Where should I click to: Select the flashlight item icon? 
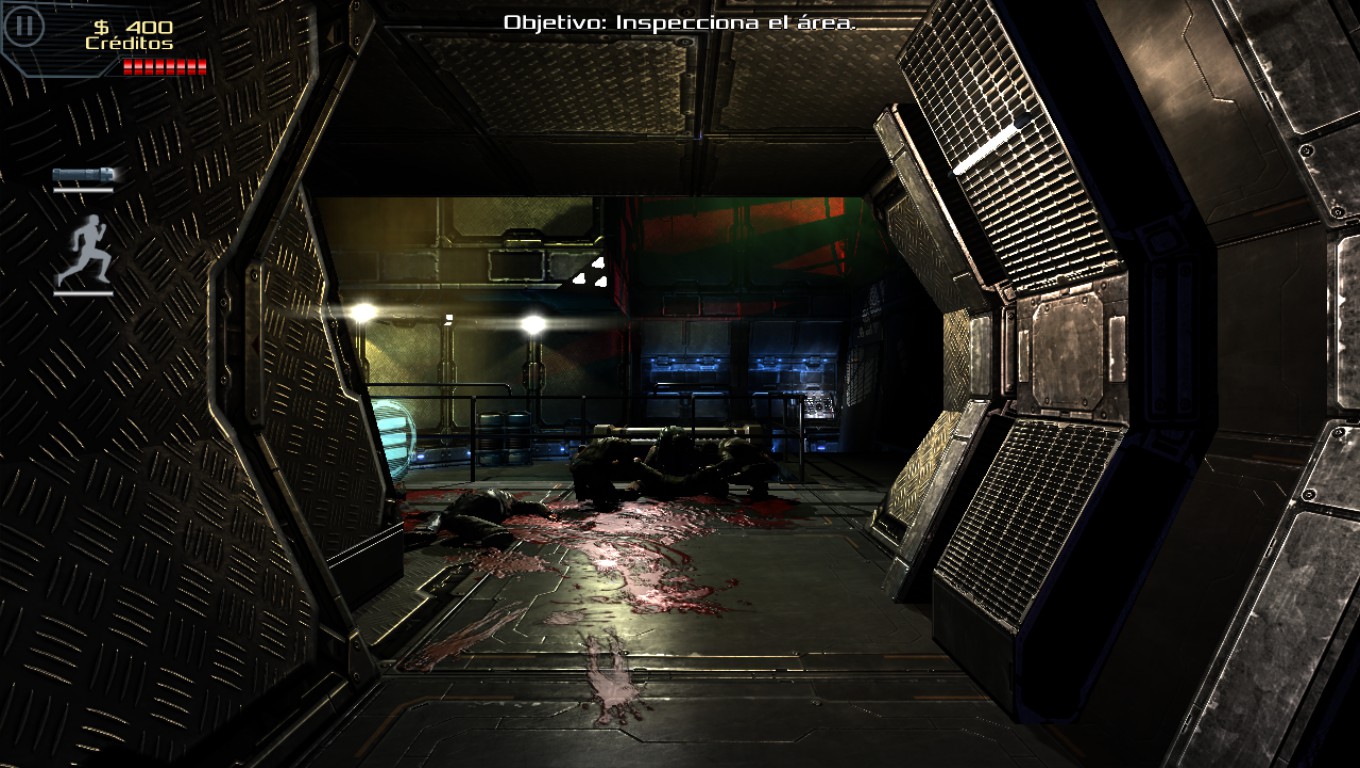click(x=85, y=173)
